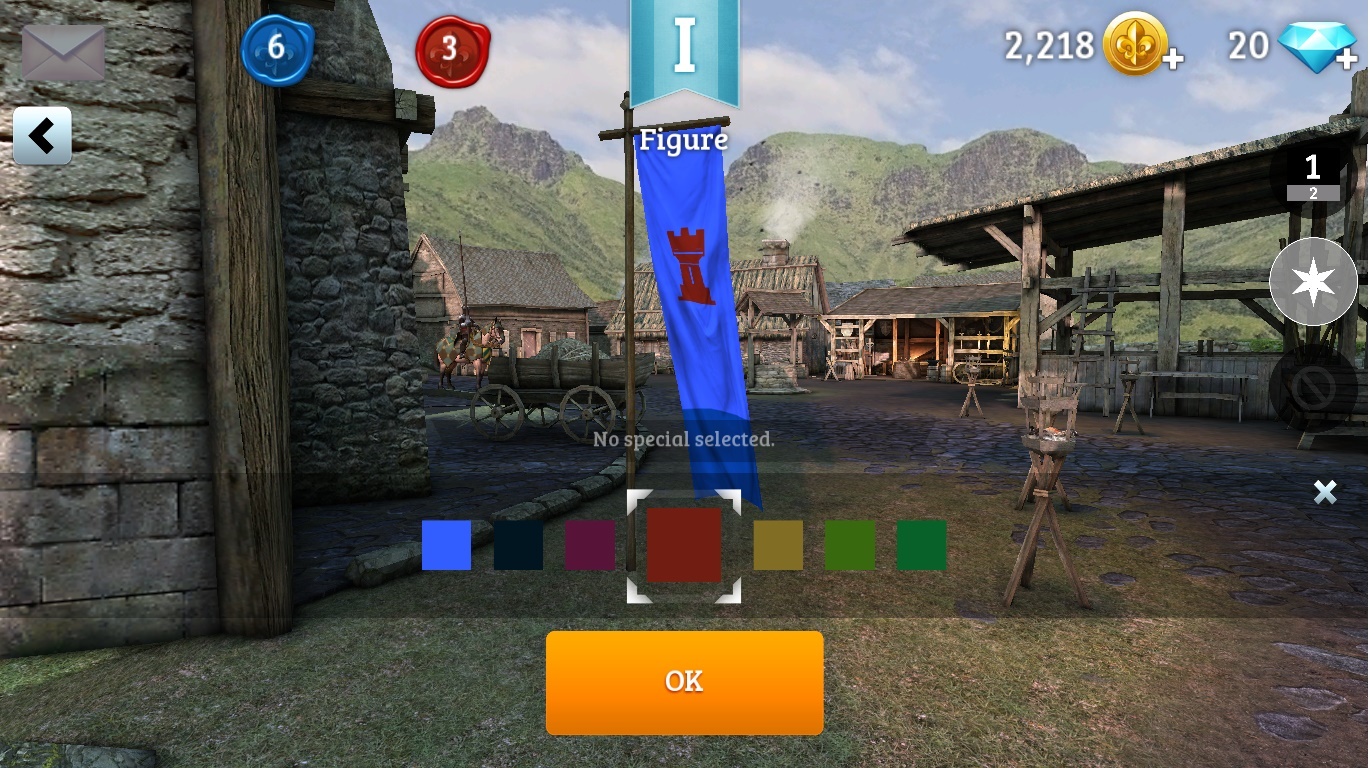Screen dimensions: 1370x768
Task: Tap the white starburst special button
Action: 1313,282
